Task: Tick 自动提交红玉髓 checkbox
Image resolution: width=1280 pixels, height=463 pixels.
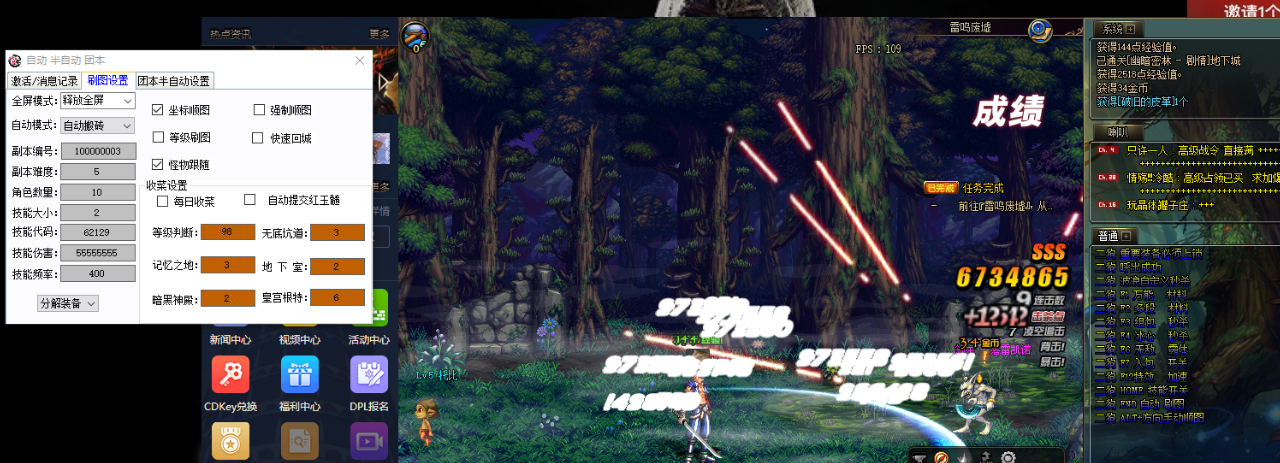Action: pyautogui.click(x=250, y=200)
